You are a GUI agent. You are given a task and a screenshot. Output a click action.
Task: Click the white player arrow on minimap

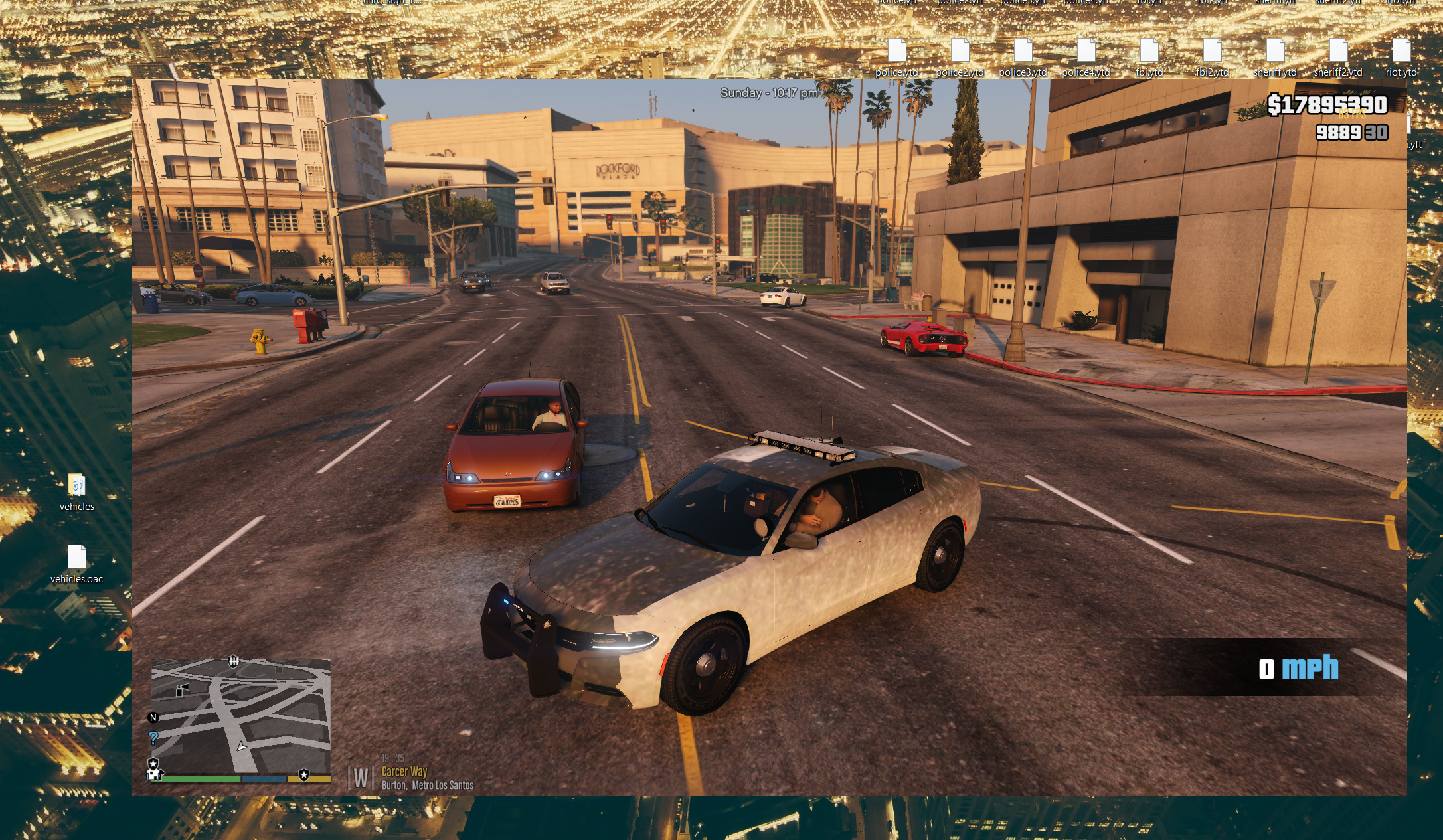pos(242,746)
